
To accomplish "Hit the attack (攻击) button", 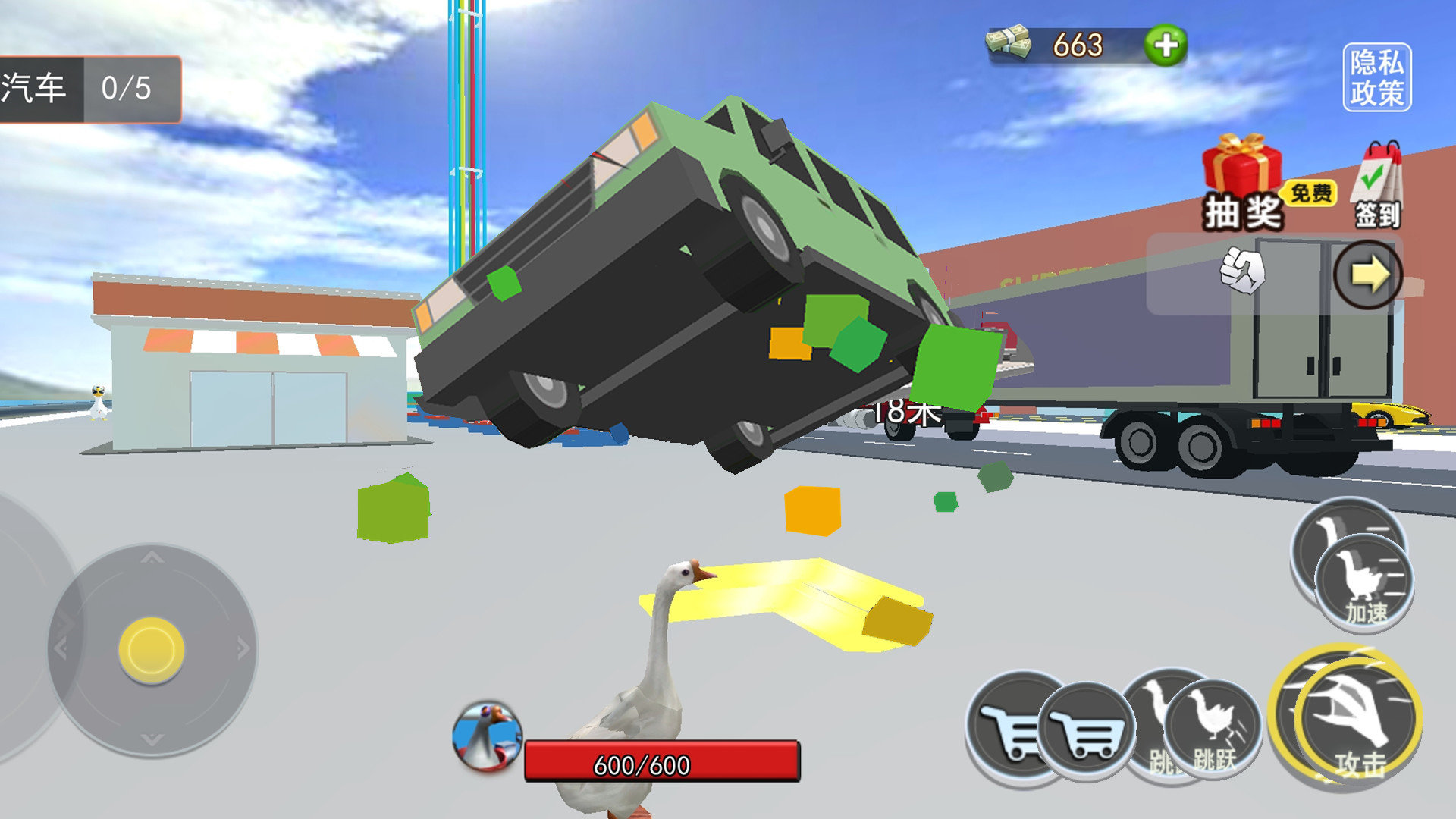I will (x=1355, y=719).
